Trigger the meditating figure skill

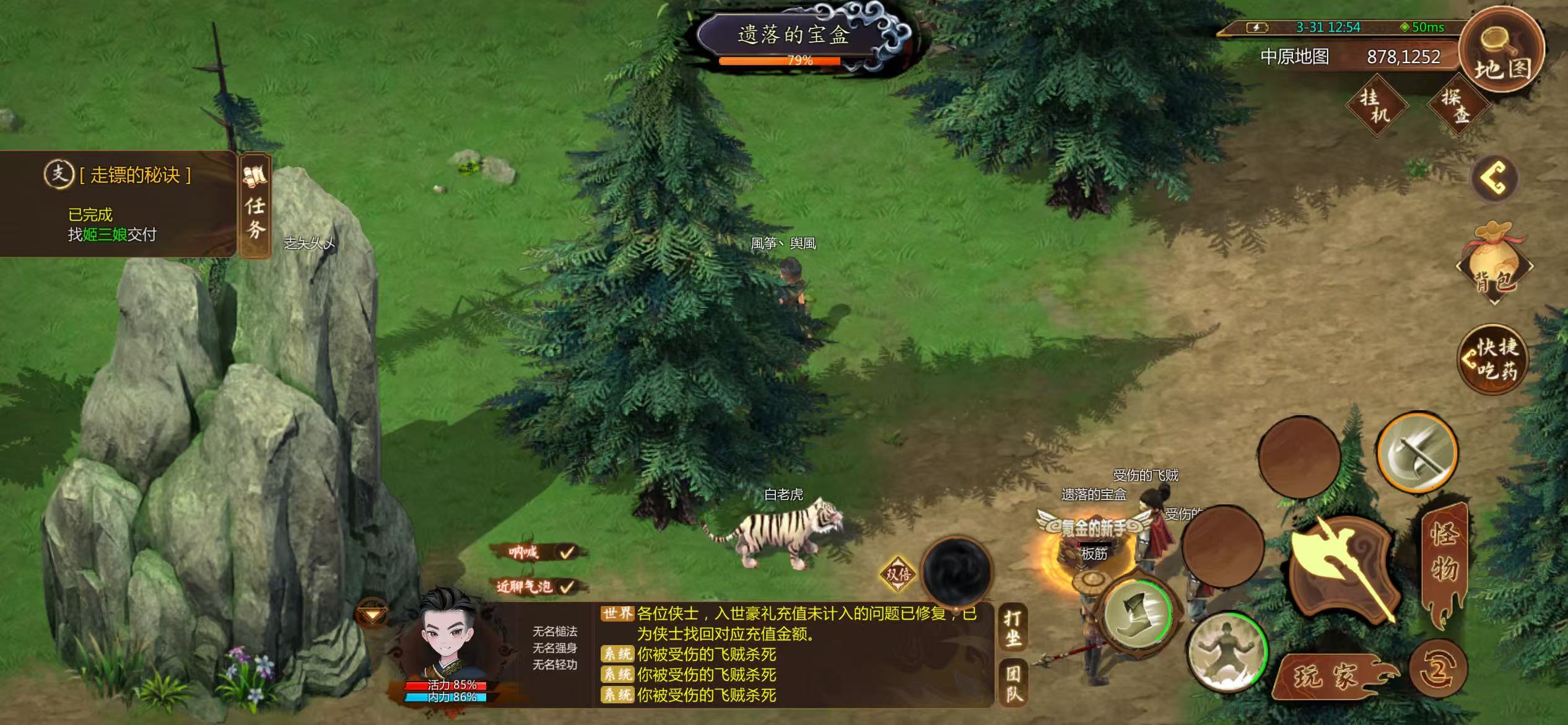1226,652
